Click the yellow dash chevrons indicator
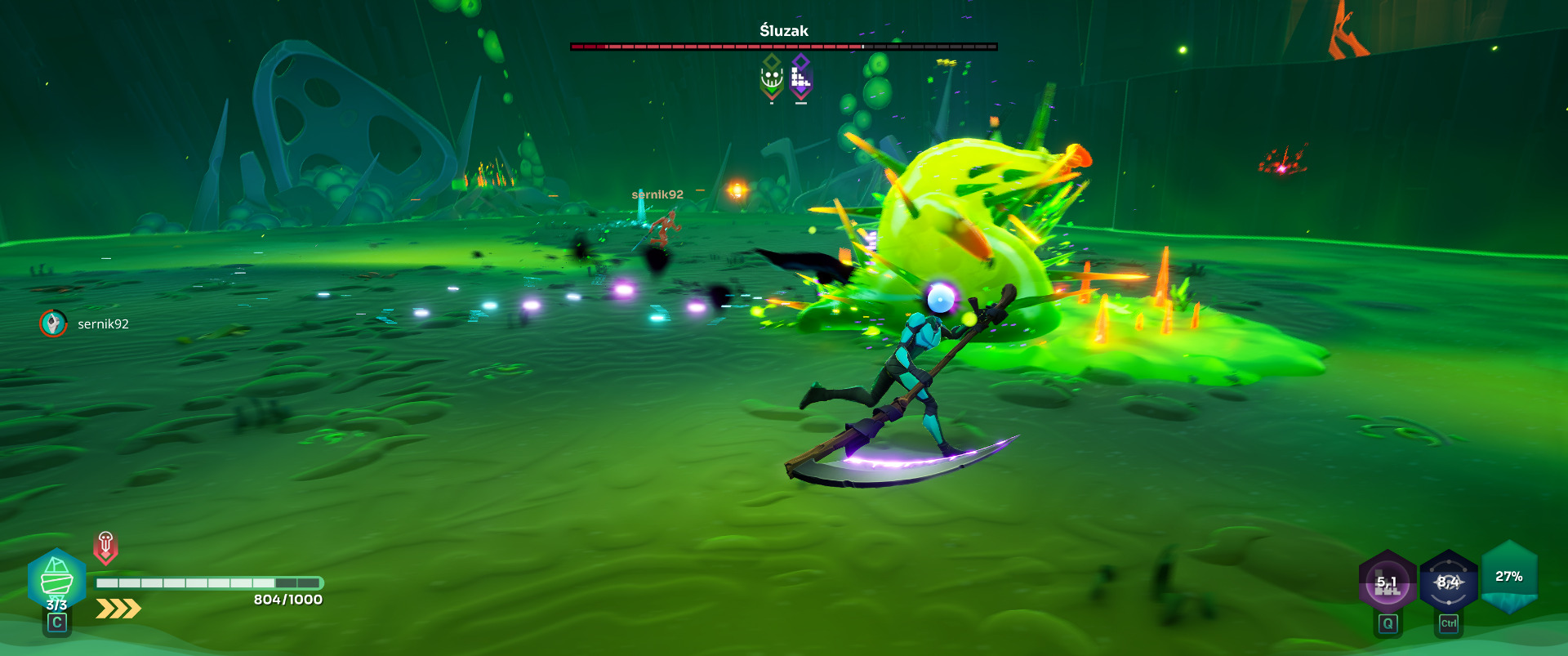 [118, 609]
